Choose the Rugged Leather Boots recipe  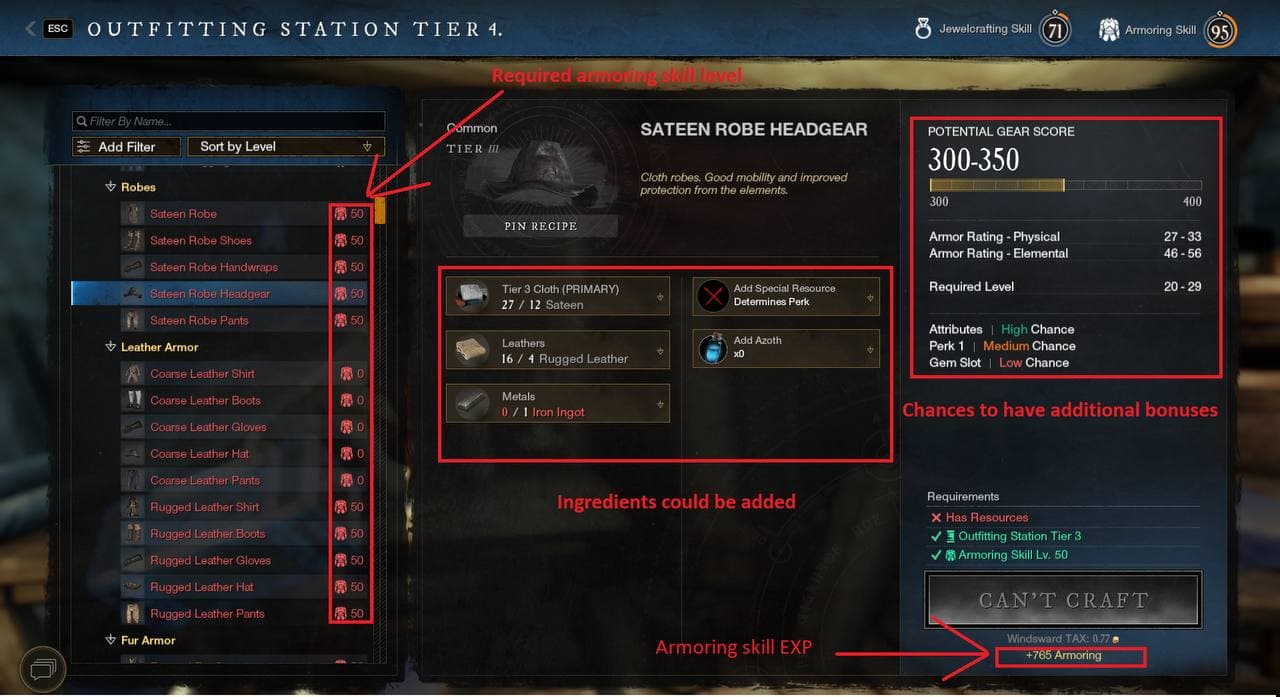pyautogui.click(x=207, y=534)
